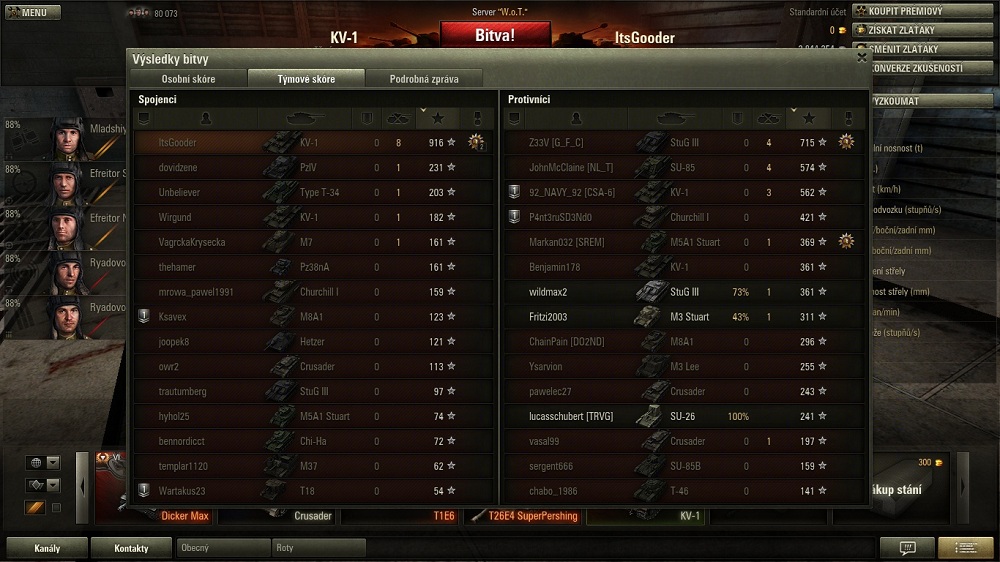Open KONVERZE ZKUŠENOSTÍ
The image size is (1000, 562).
point(912,68)
